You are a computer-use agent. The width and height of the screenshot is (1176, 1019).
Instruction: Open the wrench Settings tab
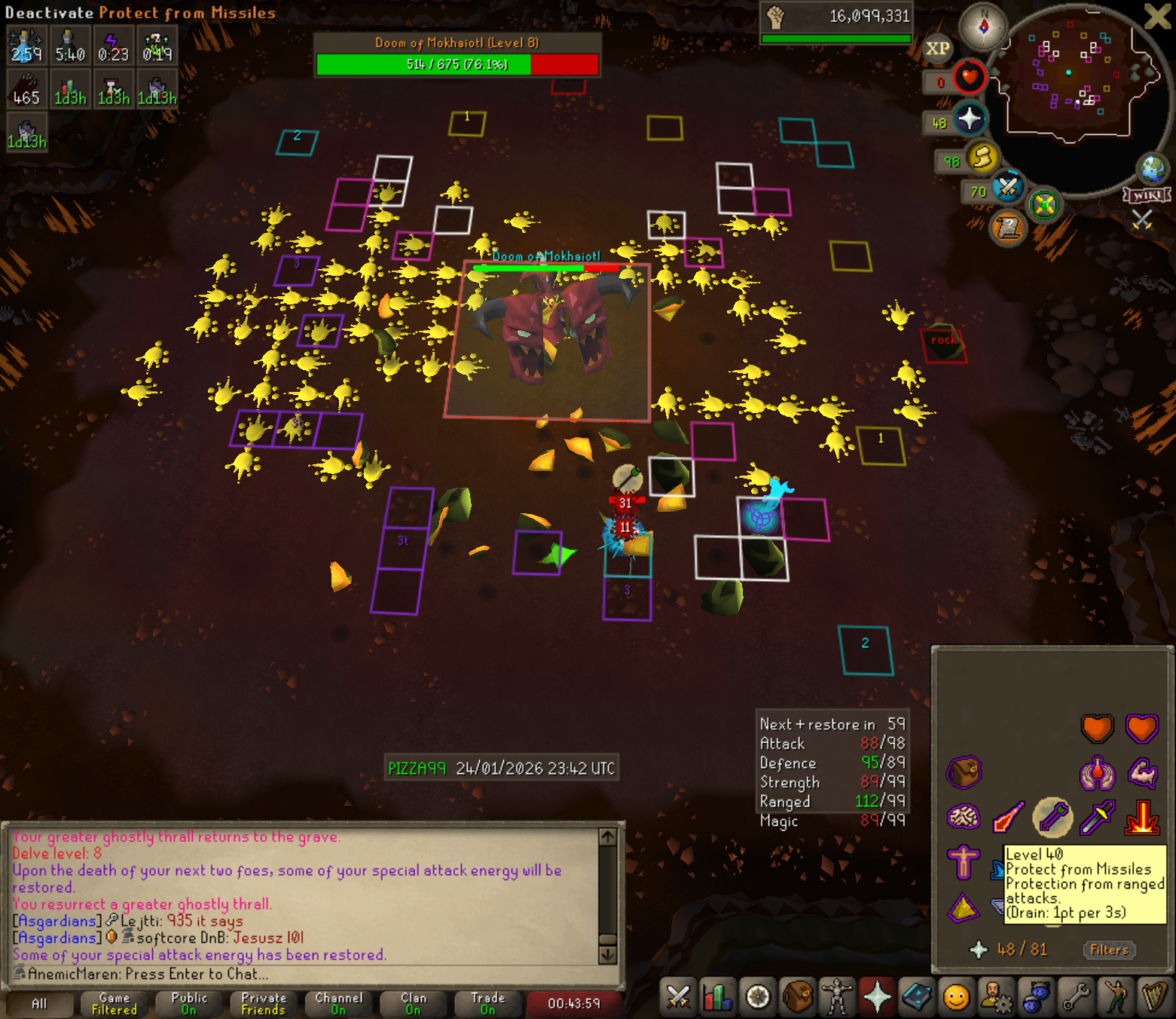1076,998
